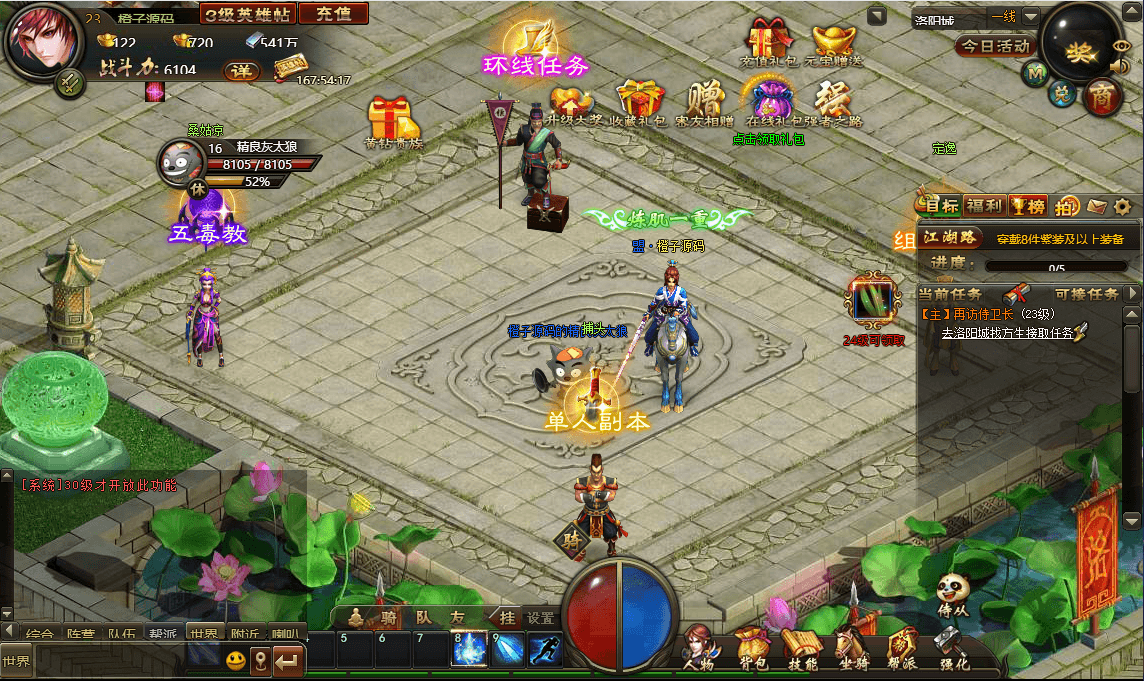
Task: Open the 人物 character panel
Action: 699,646
